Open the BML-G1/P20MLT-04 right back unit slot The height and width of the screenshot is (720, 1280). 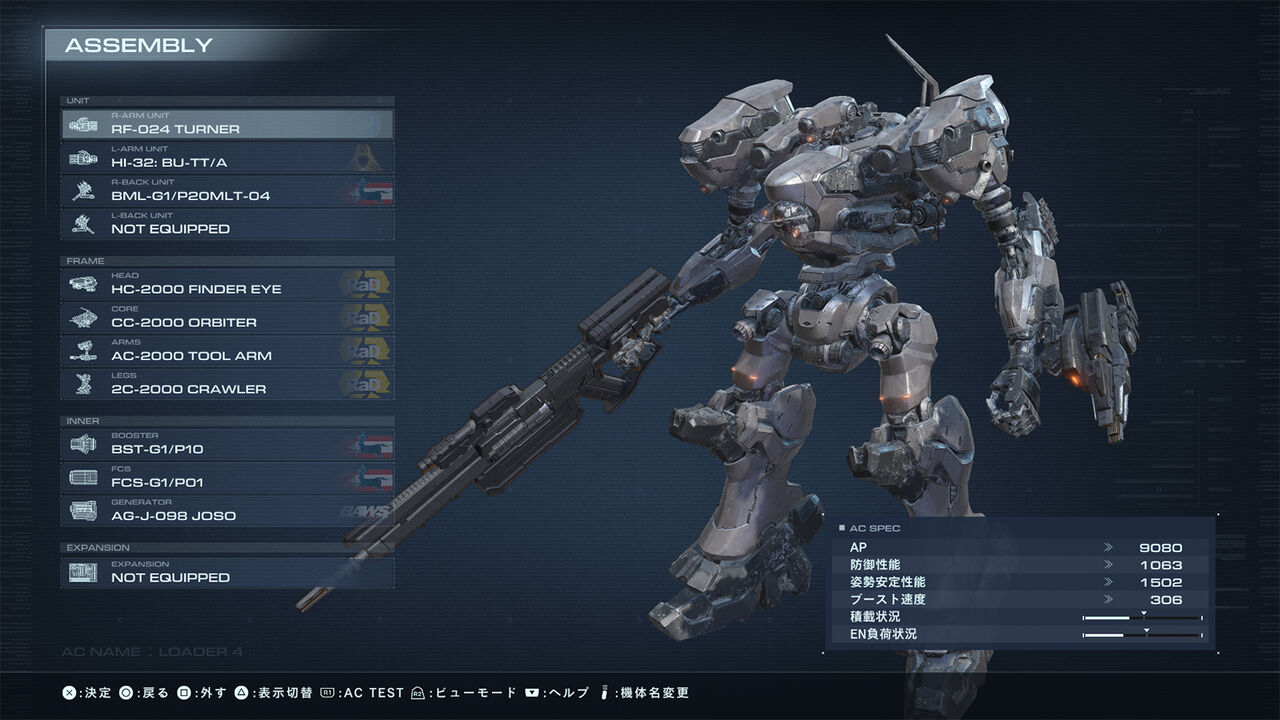pyautogui.click(x=227, y=191)
